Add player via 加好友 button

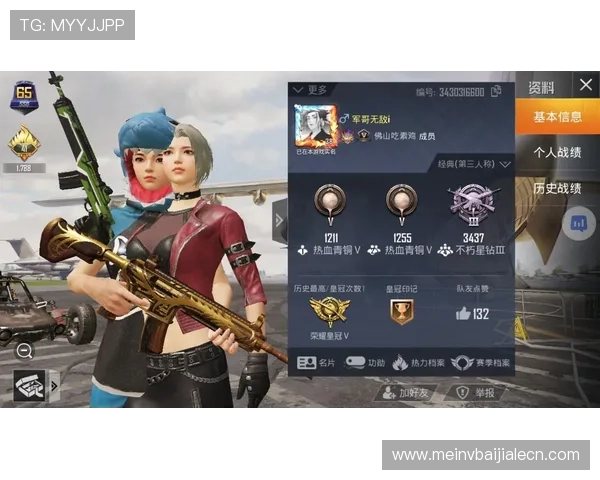point(406,393)
